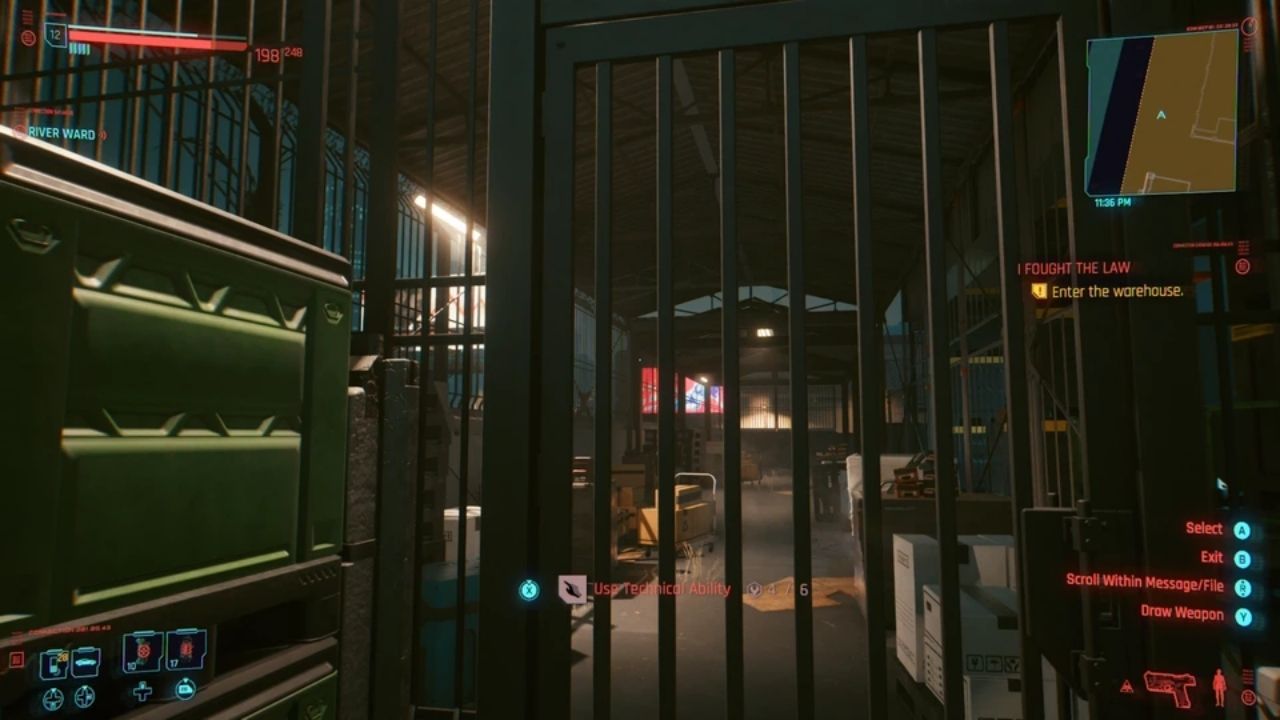
Task: Expand the Scroll Within Message/File R prompt
Action: pyautogui.click(x=1242, y=587)
